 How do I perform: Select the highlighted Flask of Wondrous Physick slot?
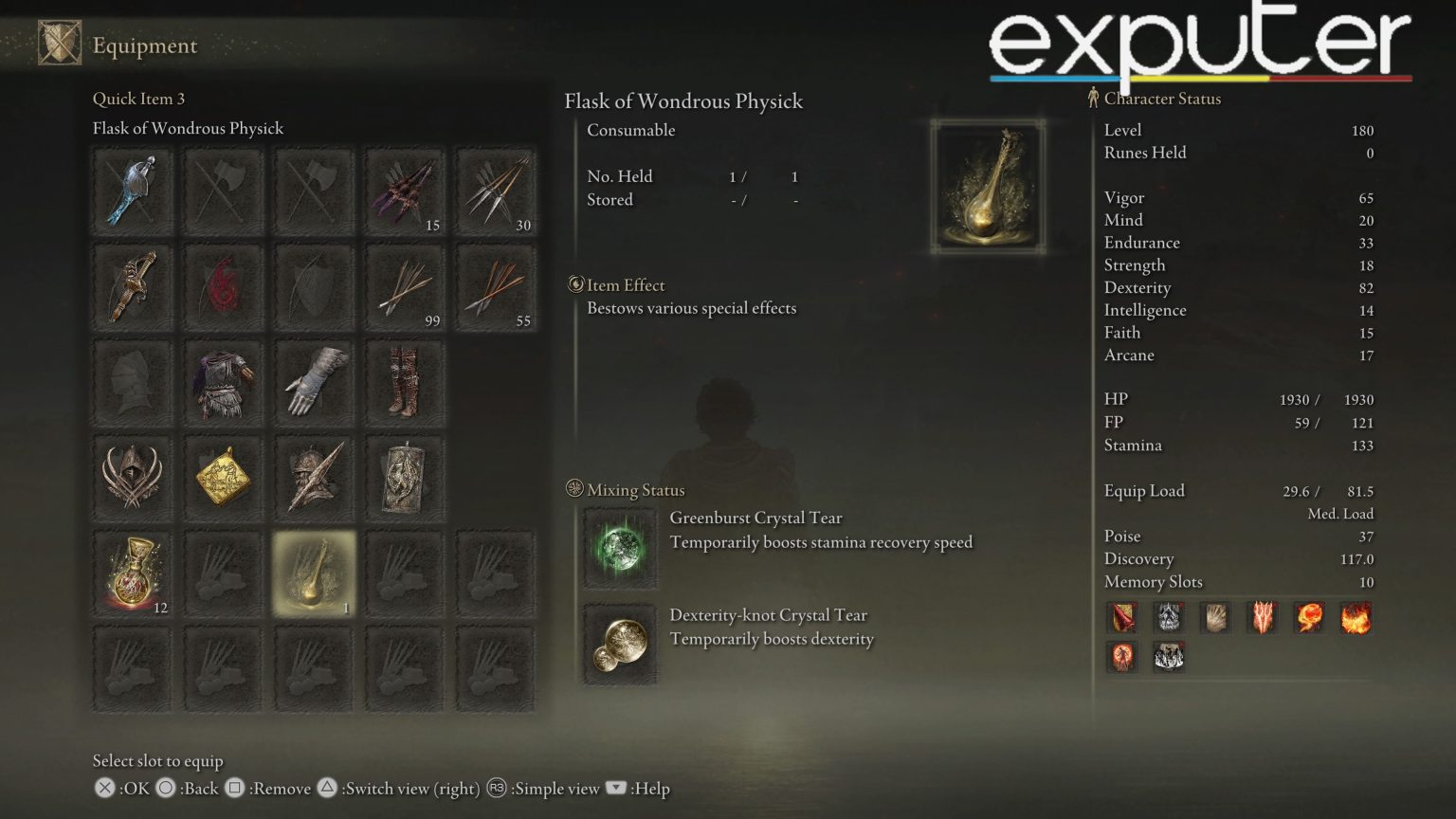pos(314,573)
